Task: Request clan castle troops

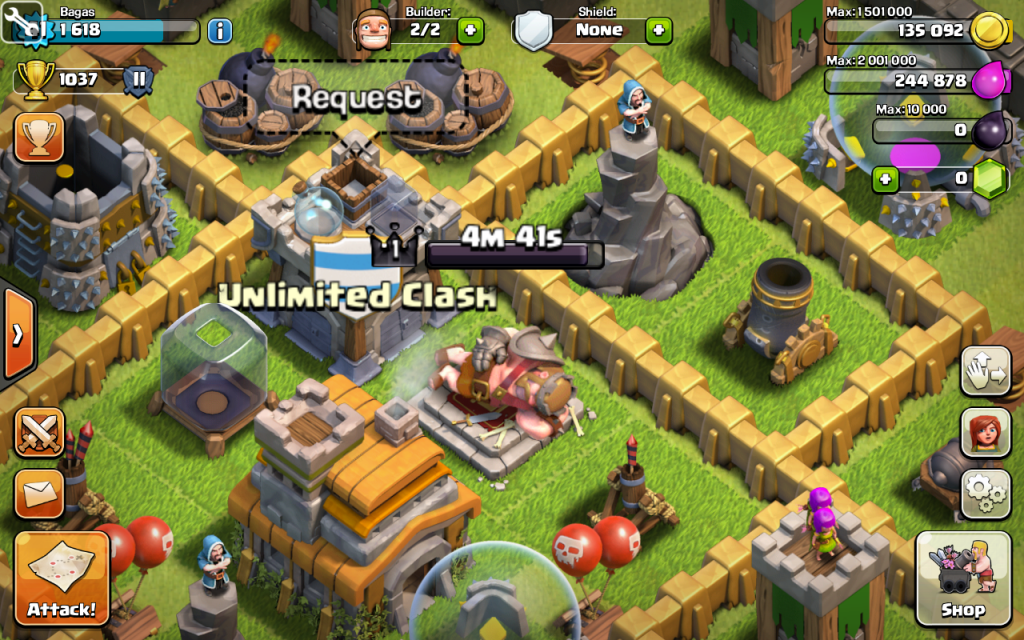Action: [x=356, y=98]
